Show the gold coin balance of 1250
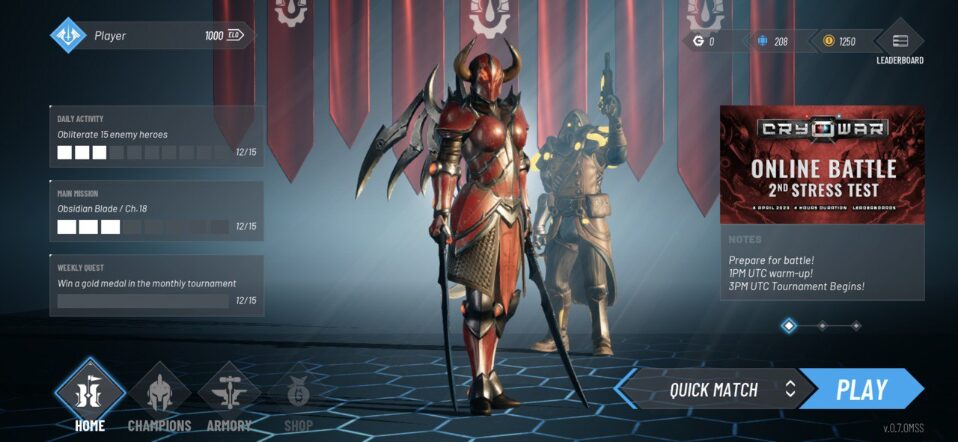 coord(838,41)
